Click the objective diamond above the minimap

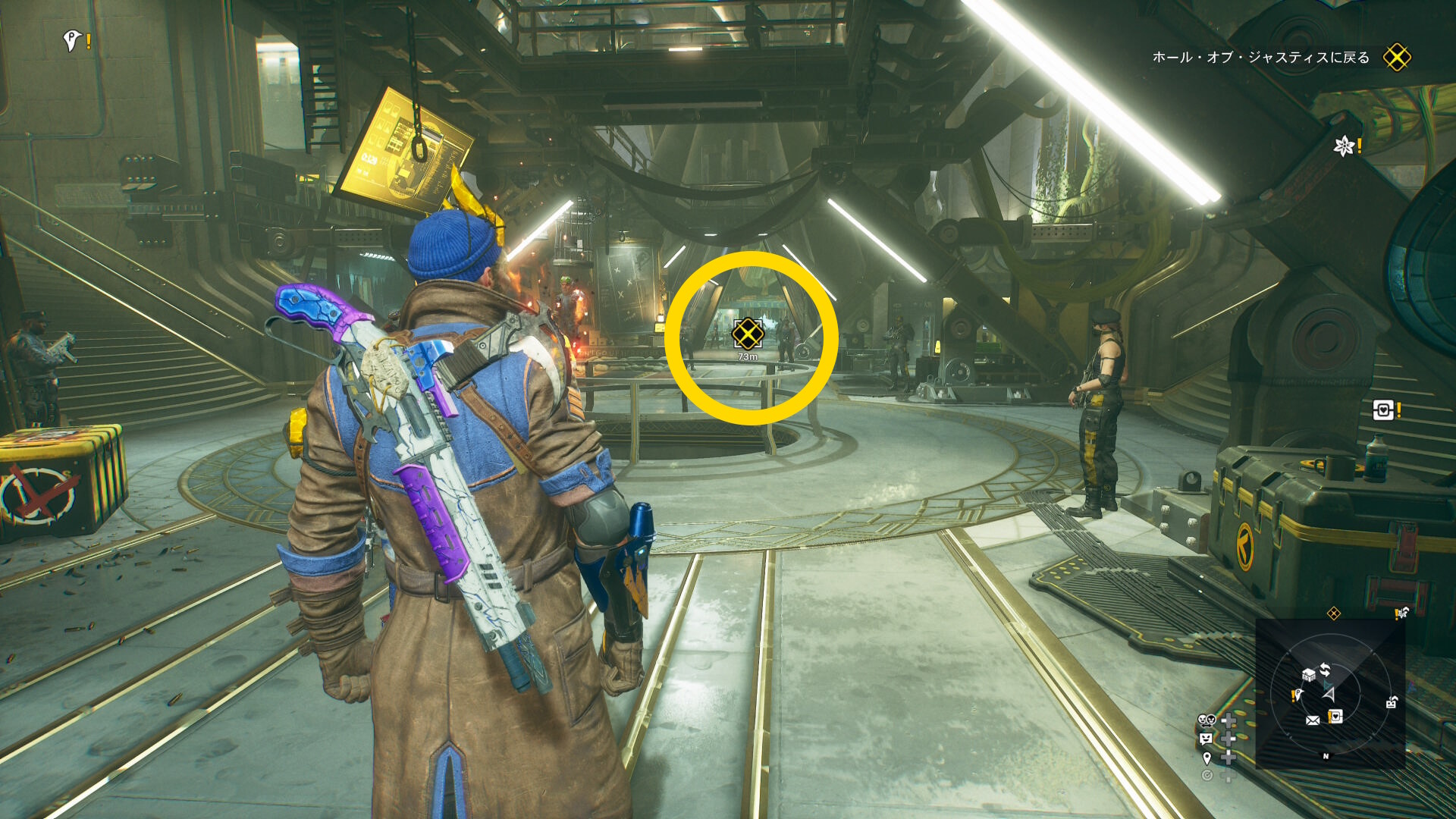[x=1334, y=613]
